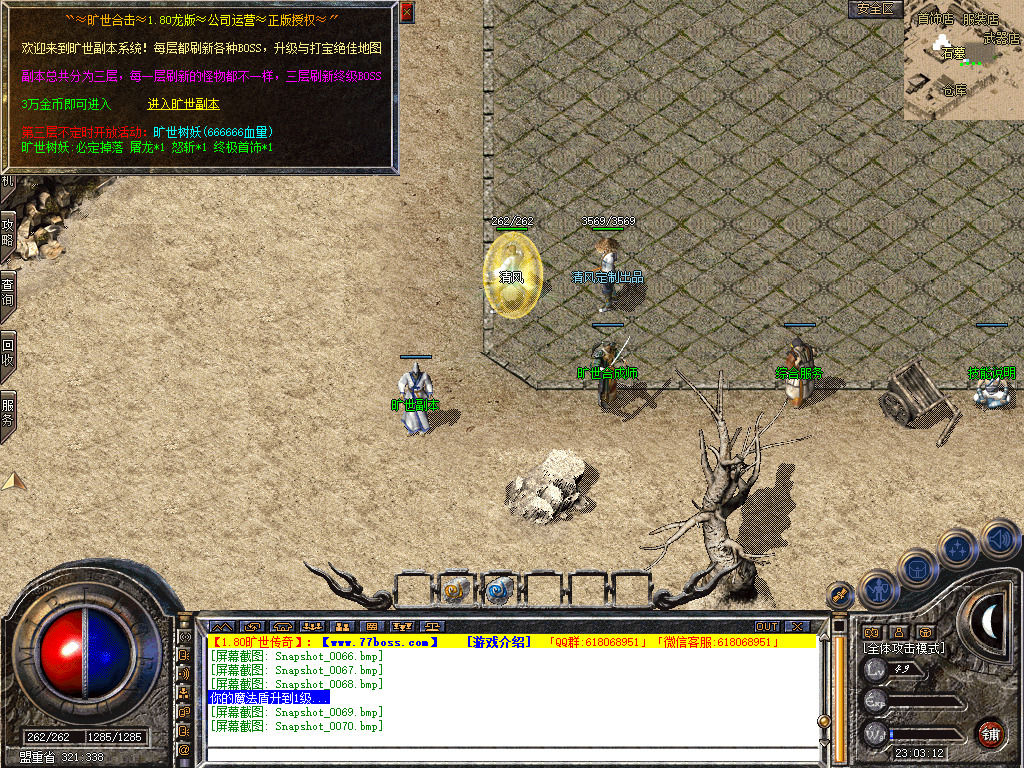The width and height of the screenshot is (1024, 768).
Task: Click the minimap in the corner
Action: (x=962, y=60)
